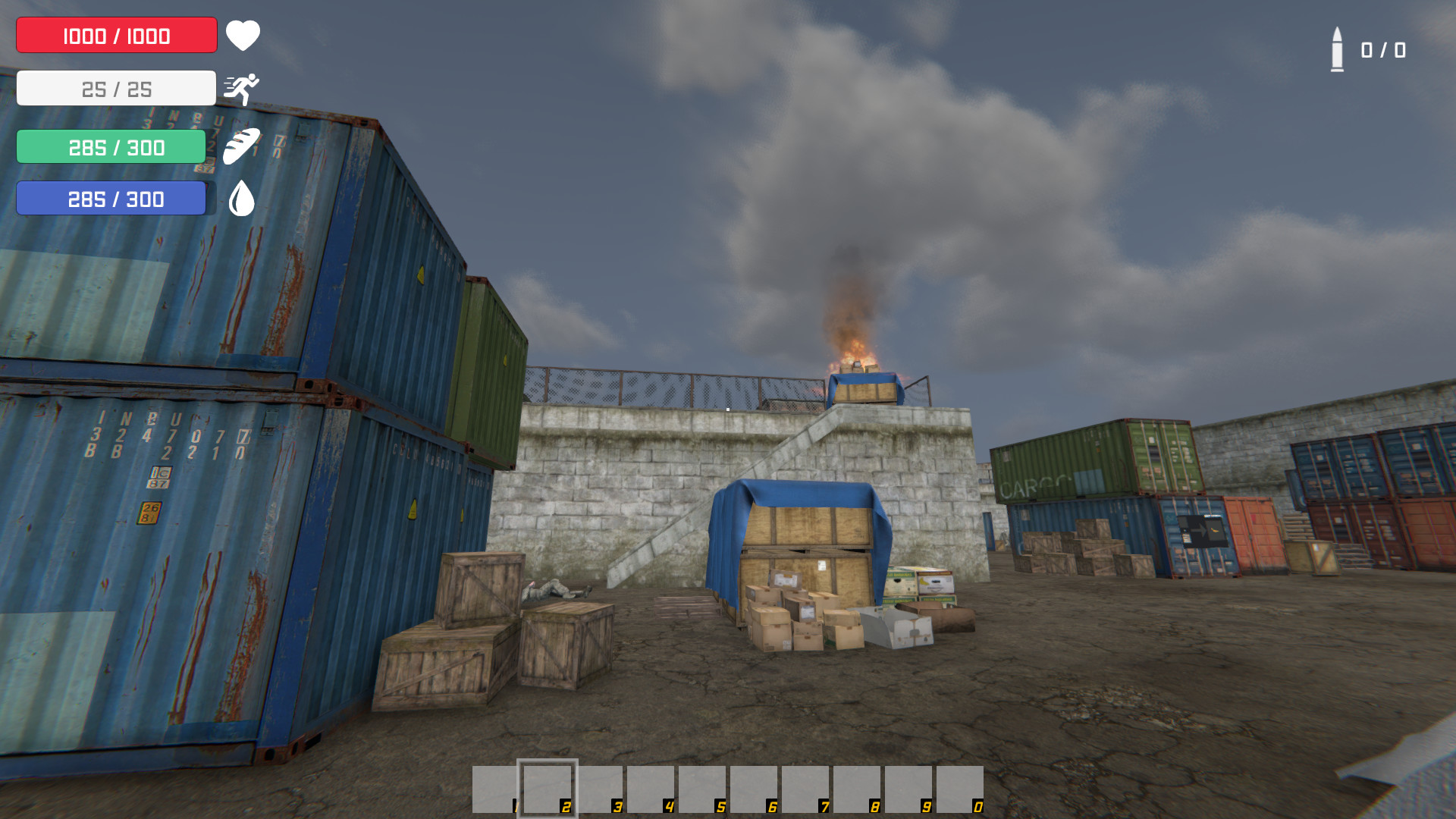The height and width of the screenshot is (819, 1456).
Task: Click the bullet ammo icon top right
Action: (x=1337, y=50)
